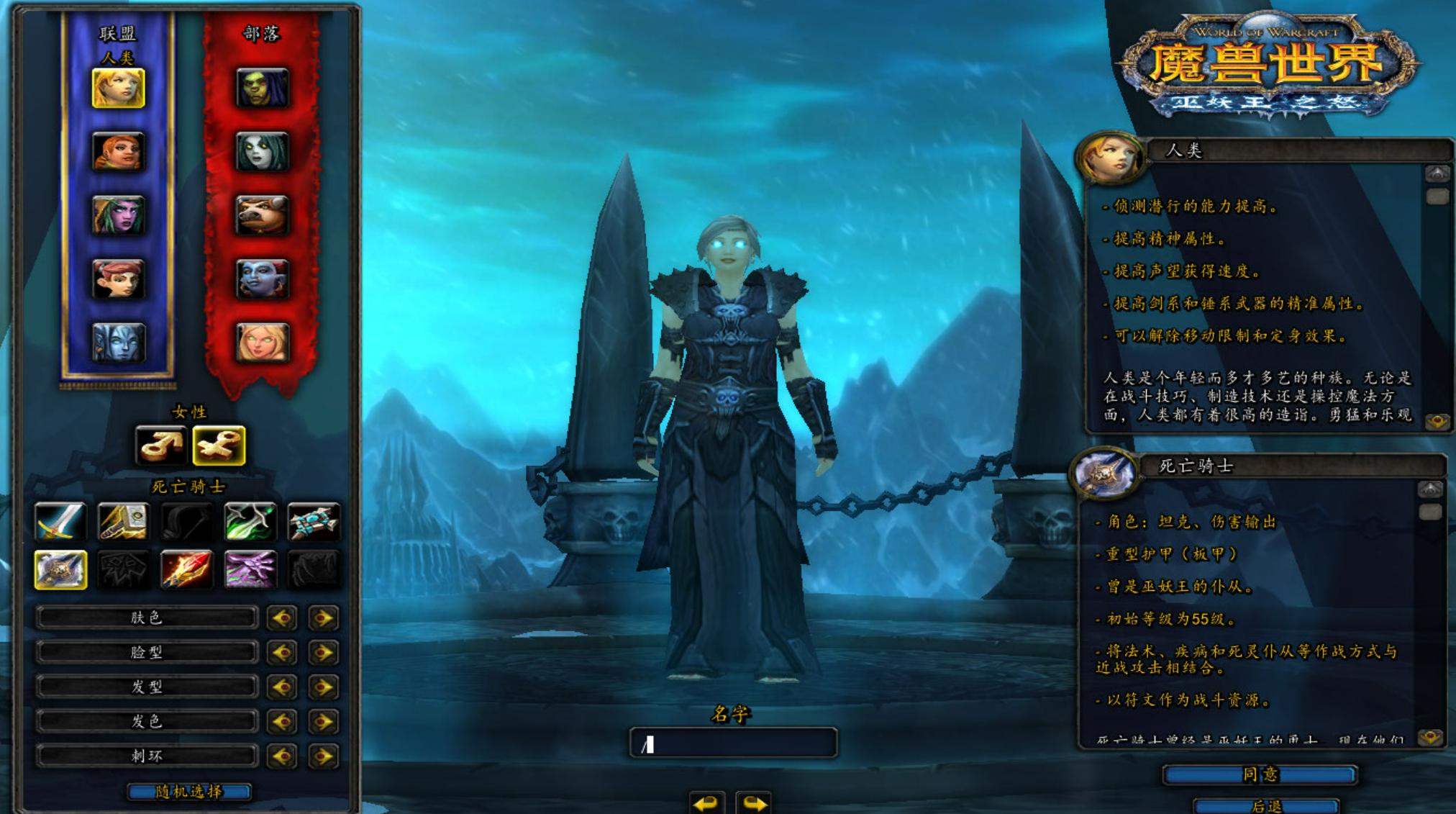
Task: Select the Dwarf race portrait
Action: pos(119,152)
